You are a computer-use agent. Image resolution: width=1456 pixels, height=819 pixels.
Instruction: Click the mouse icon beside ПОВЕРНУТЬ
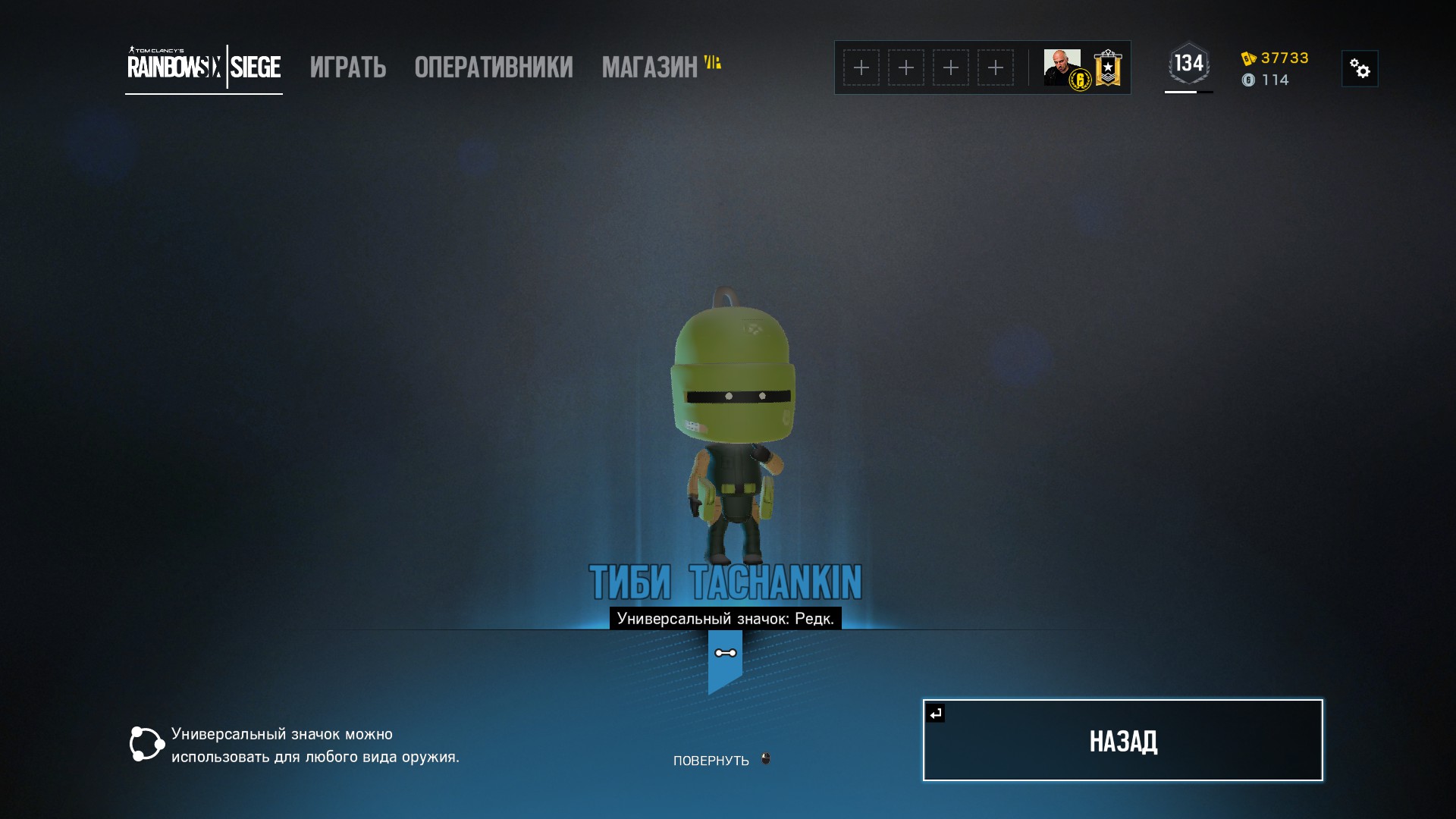(765, 758)
